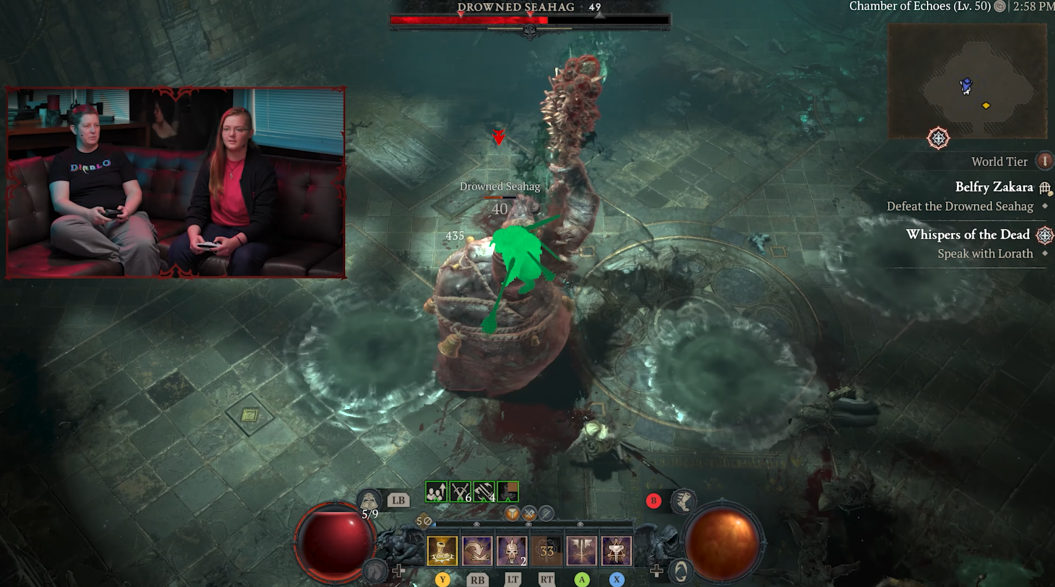Select the Whispers of the Dead quest
The width and height of the screenshot is (1055, 587).
tap(967, 235)
